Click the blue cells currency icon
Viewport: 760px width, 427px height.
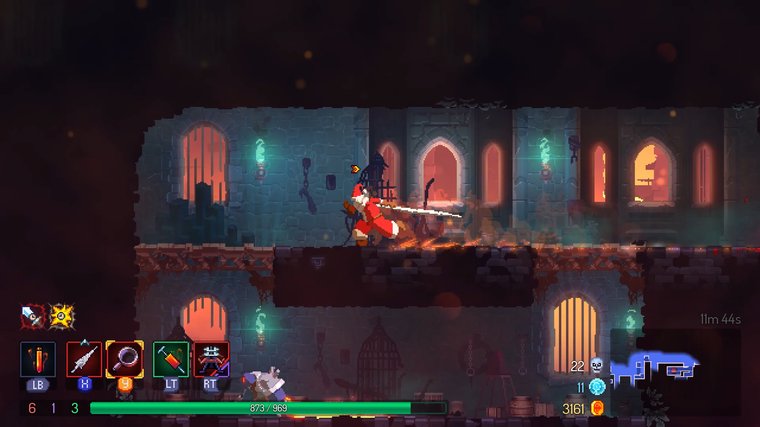[597, 387]
